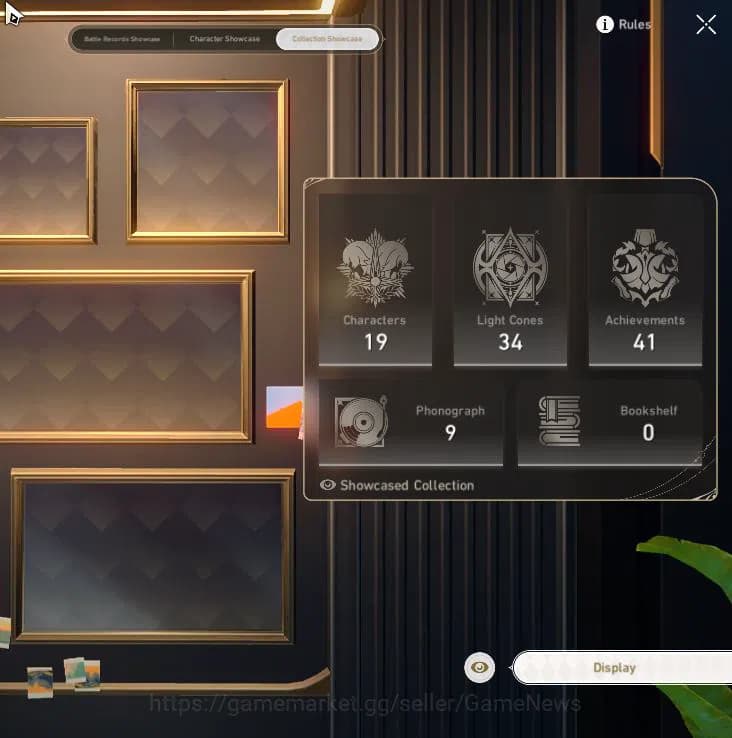Image resolution: width=732 pixels, height=738 pixels.
Task: Close the showcase screen with the X
Action: coord(706,25)
